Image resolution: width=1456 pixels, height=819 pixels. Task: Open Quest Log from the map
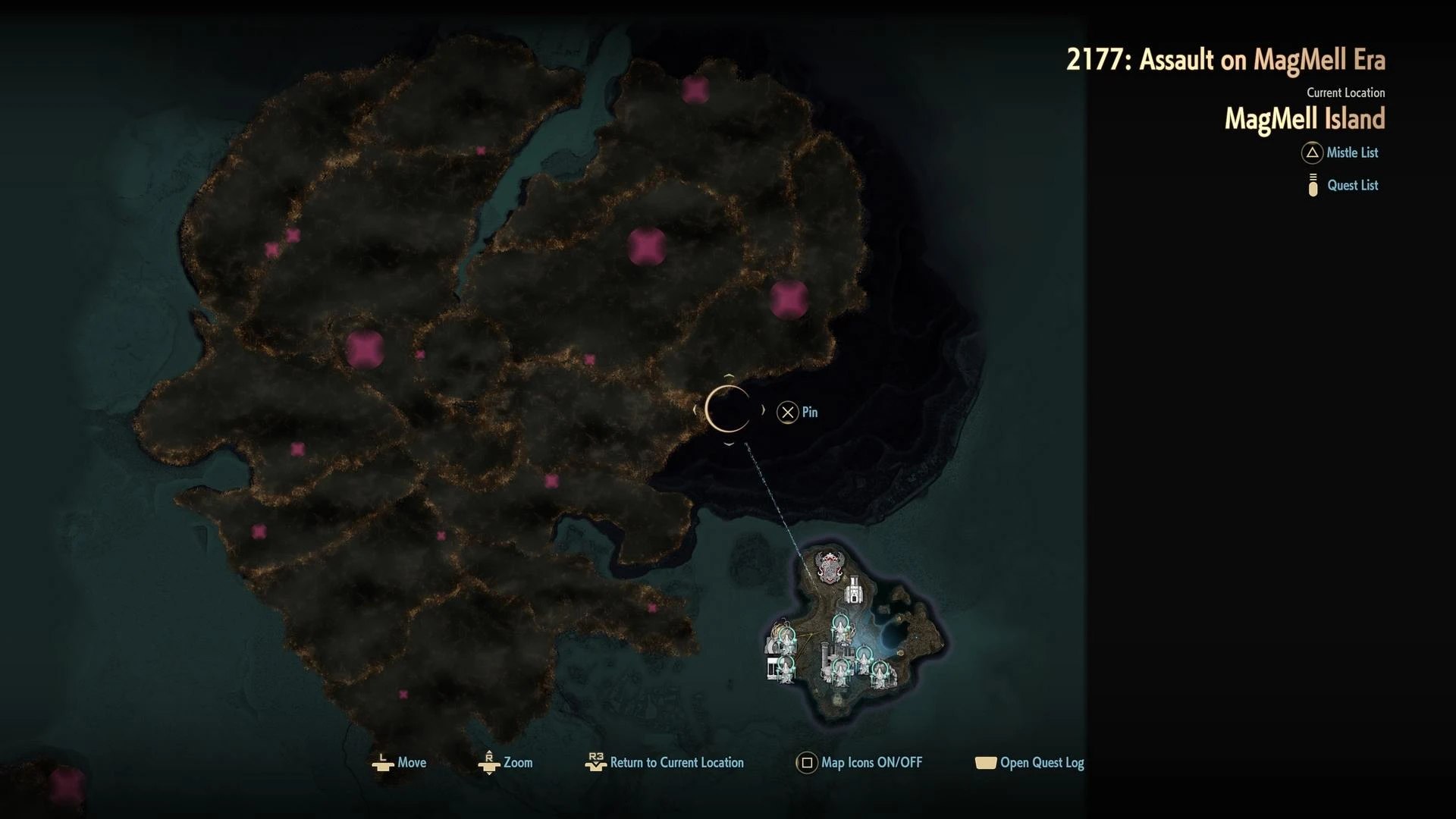tap(1029, 763)
